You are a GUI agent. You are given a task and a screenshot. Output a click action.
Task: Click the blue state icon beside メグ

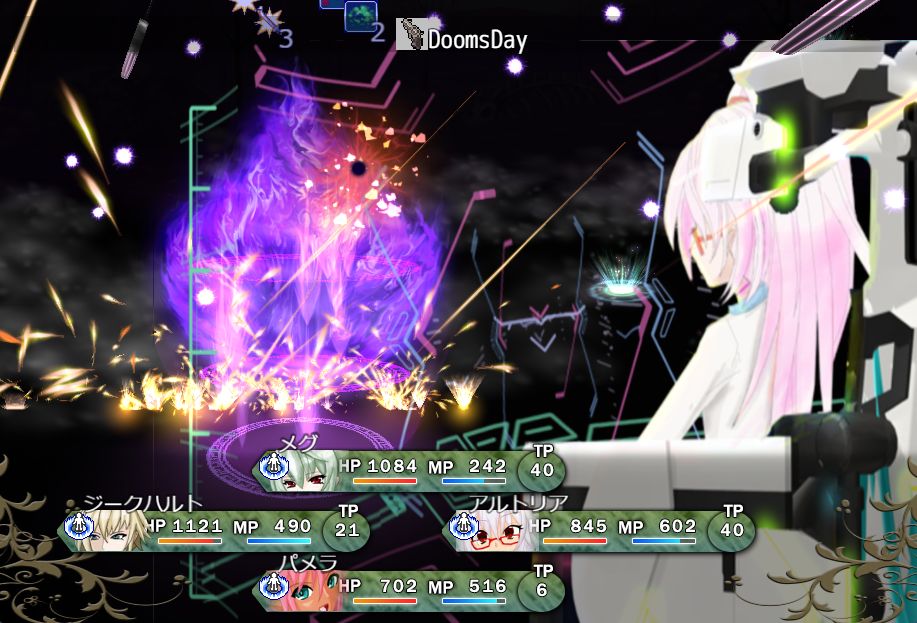click(273, 465)
